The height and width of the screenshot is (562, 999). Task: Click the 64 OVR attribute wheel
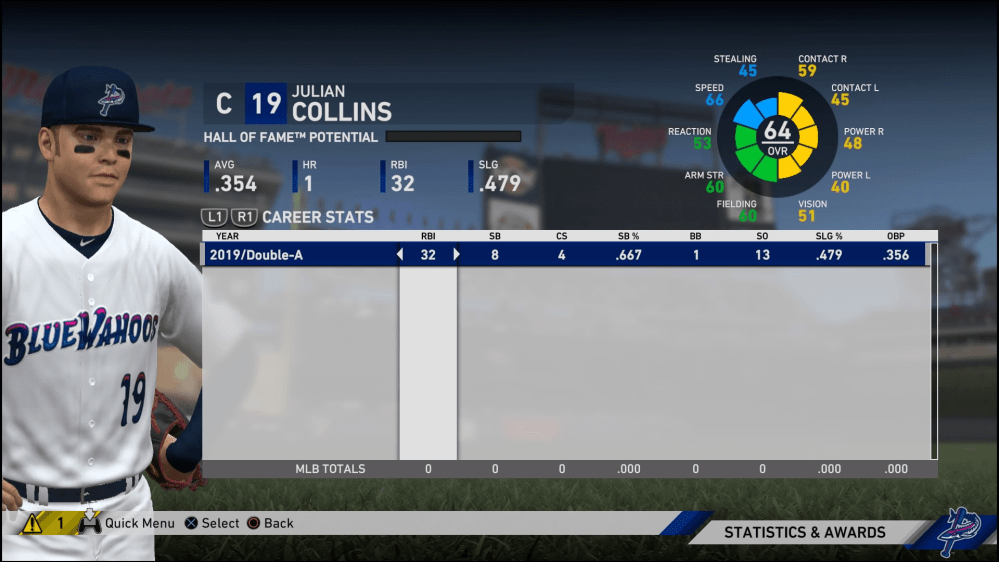(x=777, y=137)
